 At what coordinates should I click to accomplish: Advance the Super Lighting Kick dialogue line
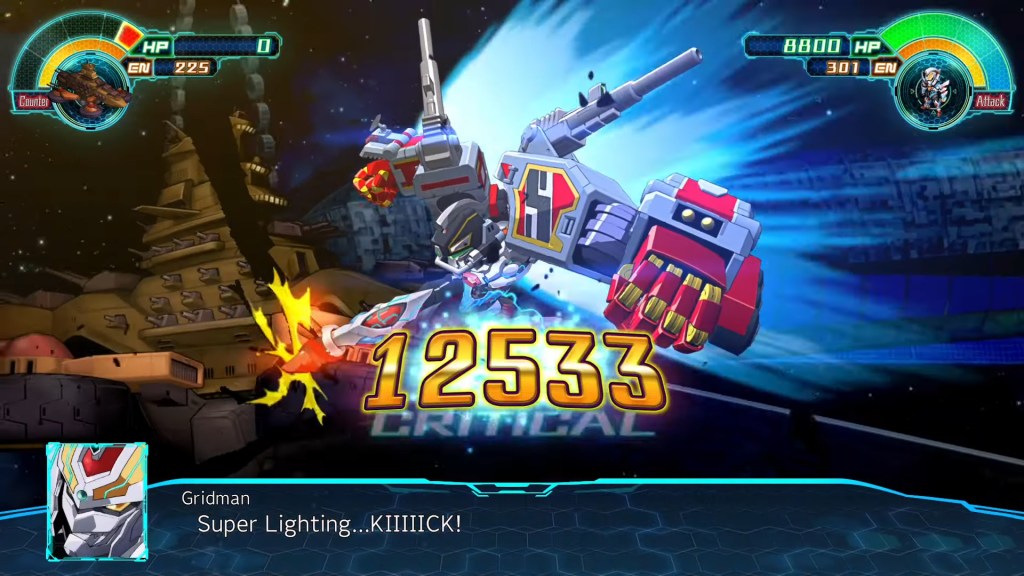(329, 523)
